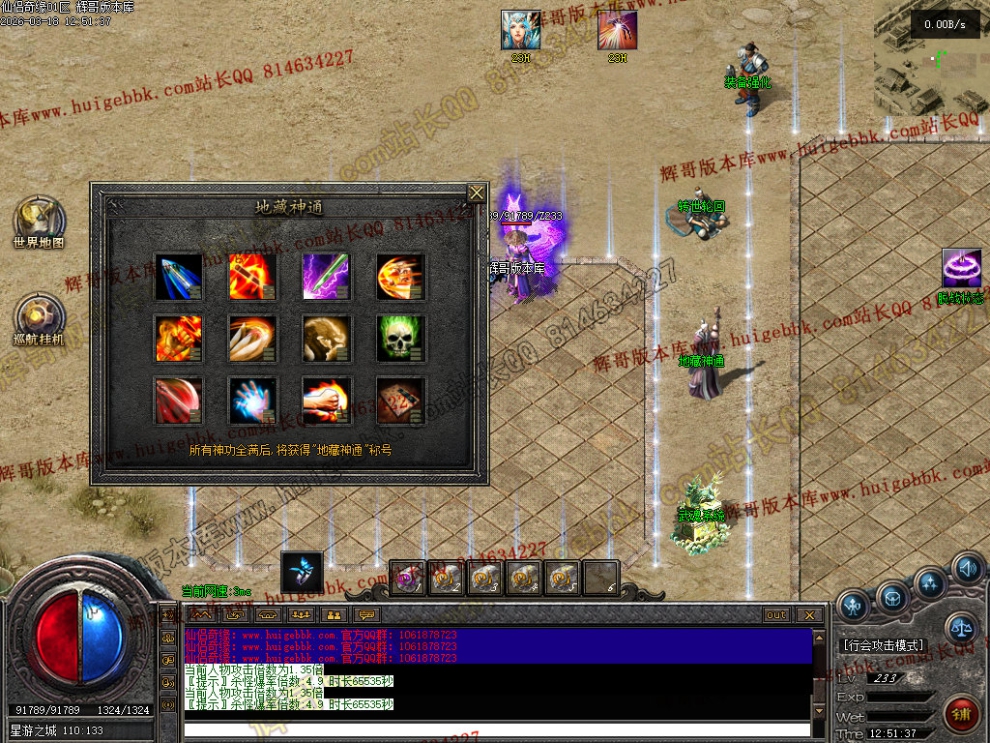Activate the purple ring 瞬战状态 icon
Viewport: 990px width, 743px height.
tap(961, 270)
